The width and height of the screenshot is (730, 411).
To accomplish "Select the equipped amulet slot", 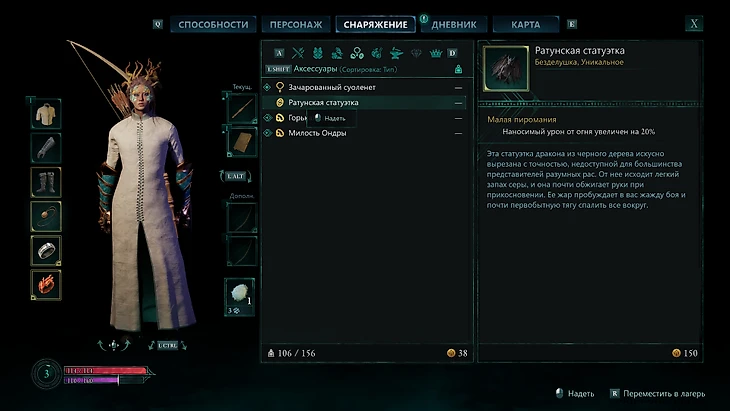I will point(46,216).
